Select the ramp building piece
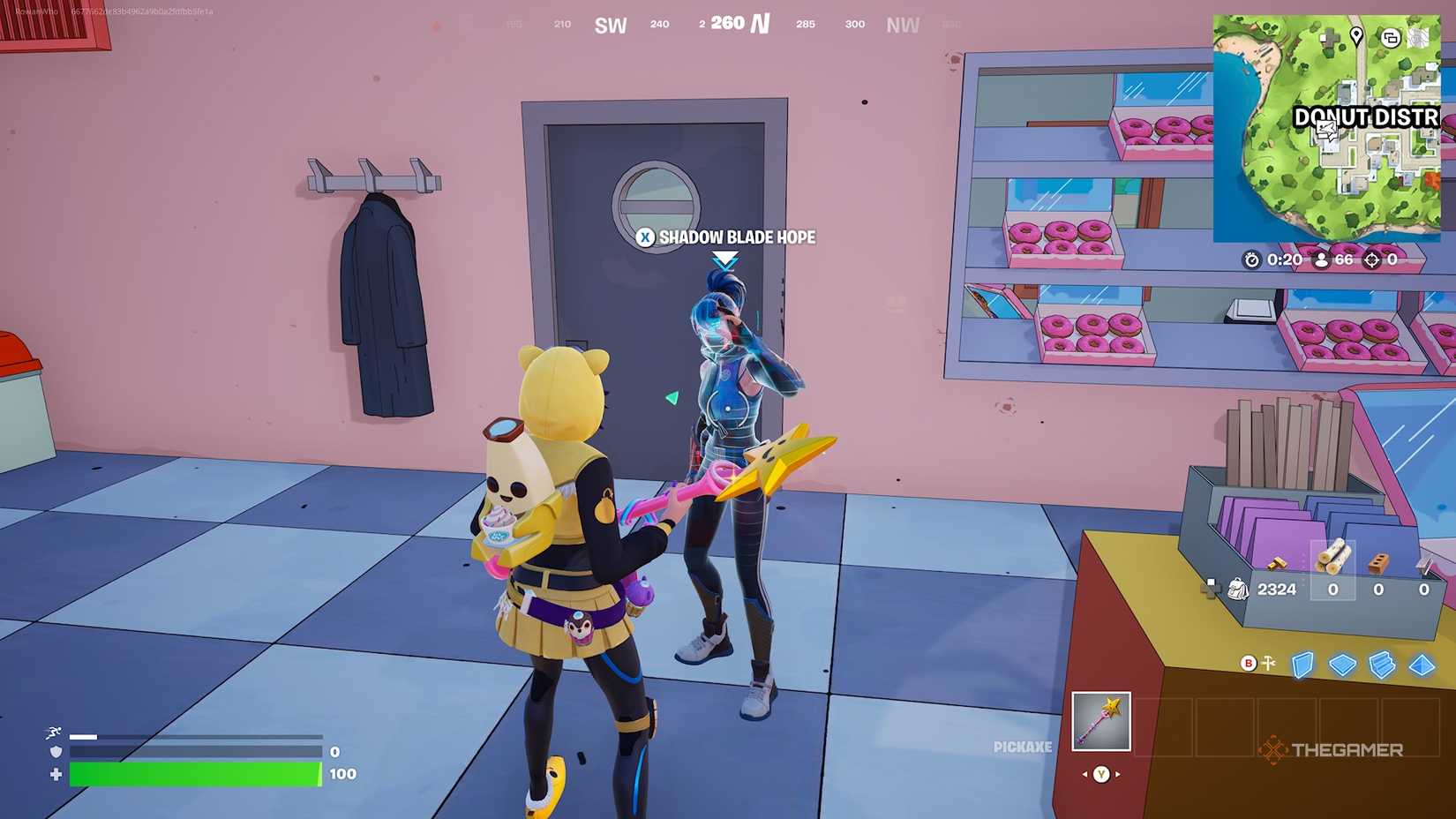1456x819 pixels. click(x=1381, y=665)
